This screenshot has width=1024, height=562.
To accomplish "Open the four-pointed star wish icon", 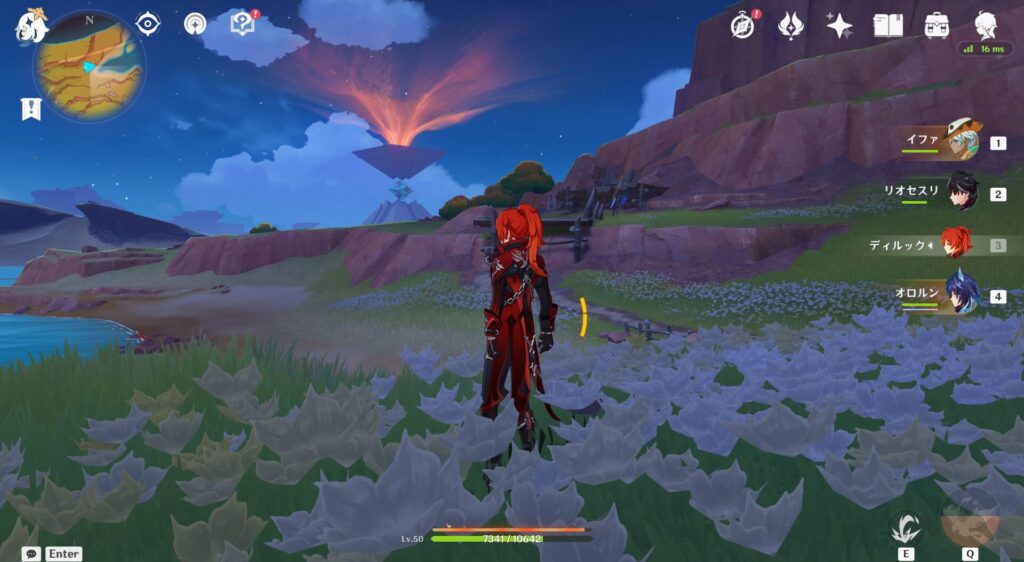I will pos(839,25).
